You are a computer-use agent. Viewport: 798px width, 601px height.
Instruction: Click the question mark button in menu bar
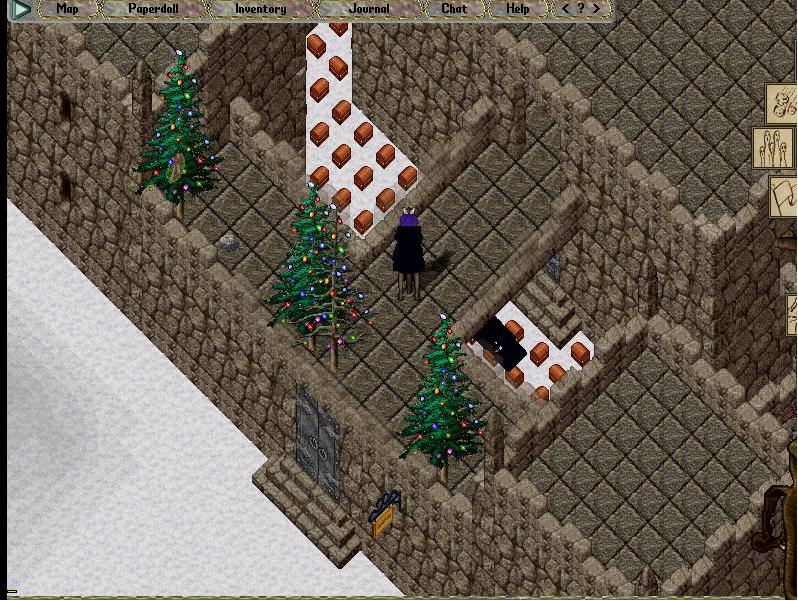point(582,9)
